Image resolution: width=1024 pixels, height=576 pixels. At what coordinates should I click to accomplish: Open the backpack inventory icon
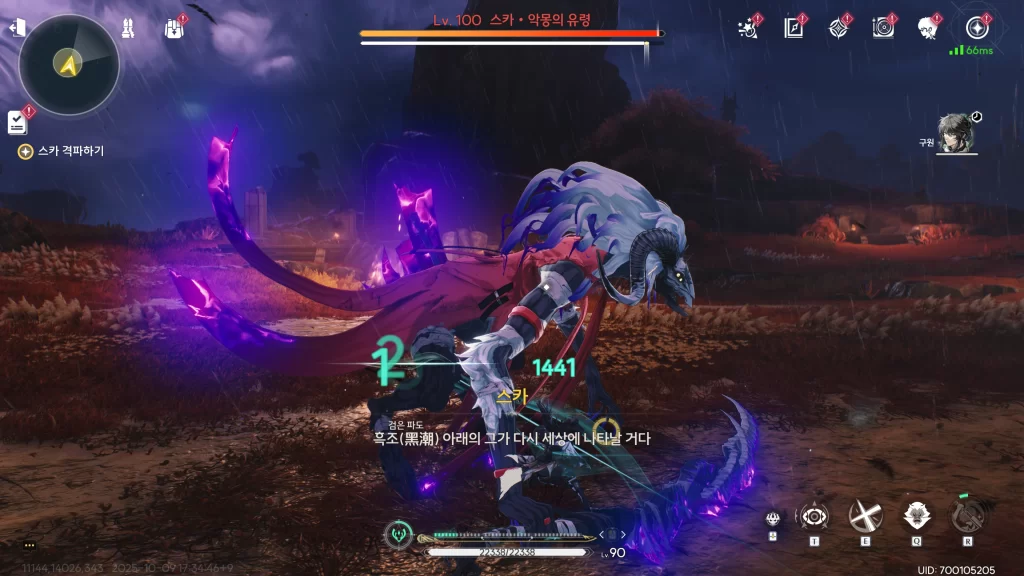pyautogui.click(x=173, y=28)
